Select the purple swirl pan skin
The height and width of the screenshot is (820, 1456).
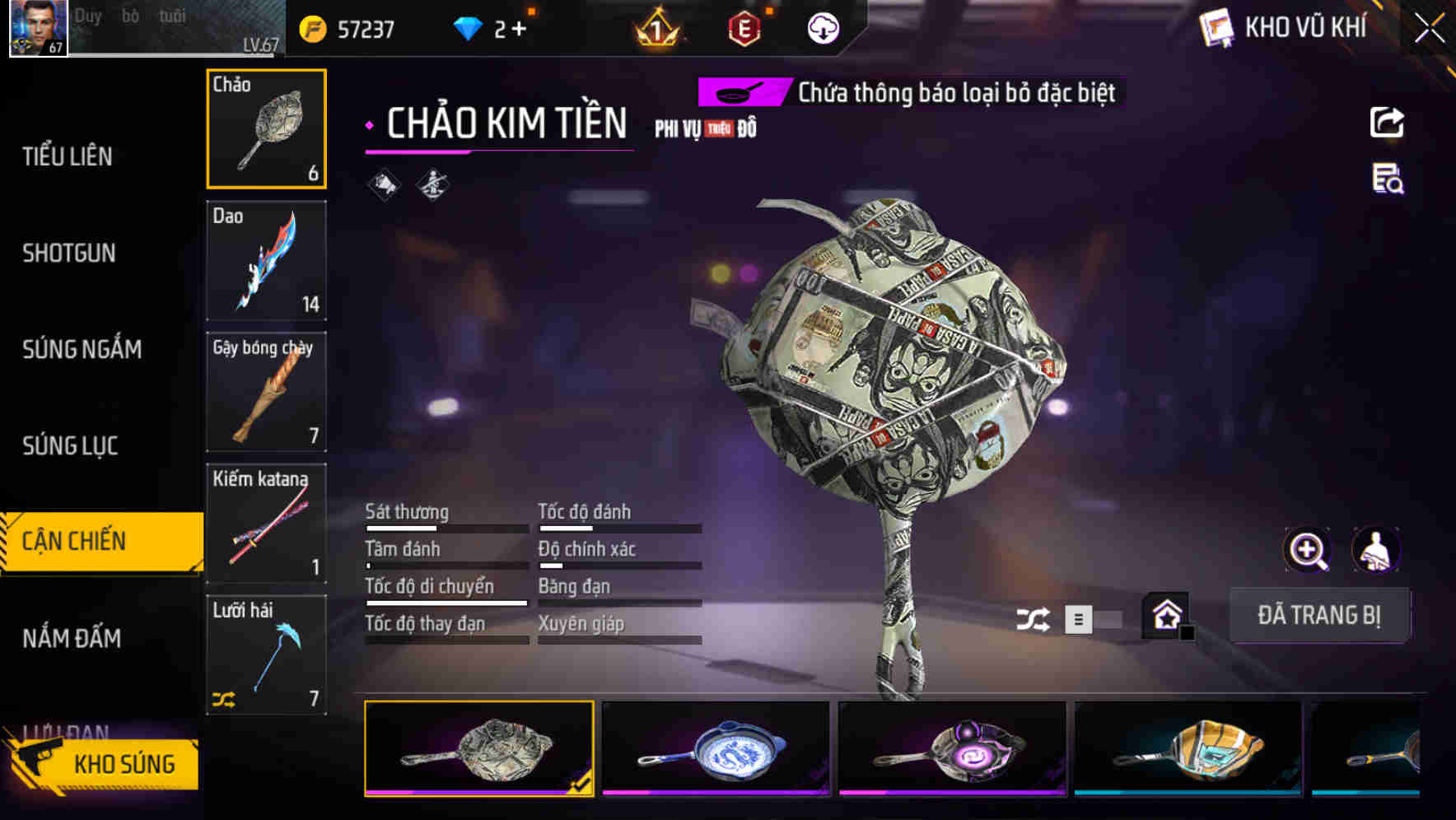tap(952, 749)
